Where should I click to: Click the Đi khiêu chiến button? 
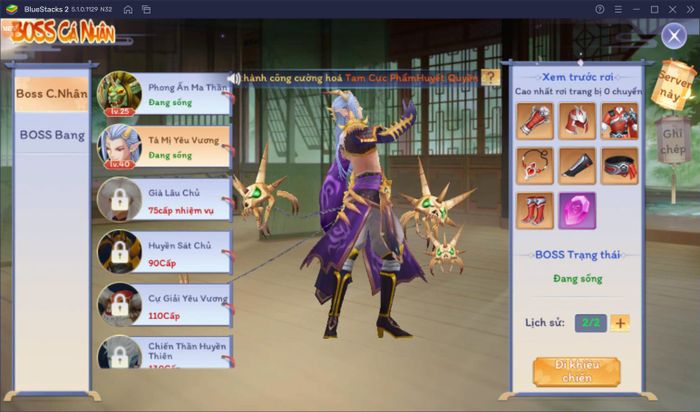click(576, 371)
